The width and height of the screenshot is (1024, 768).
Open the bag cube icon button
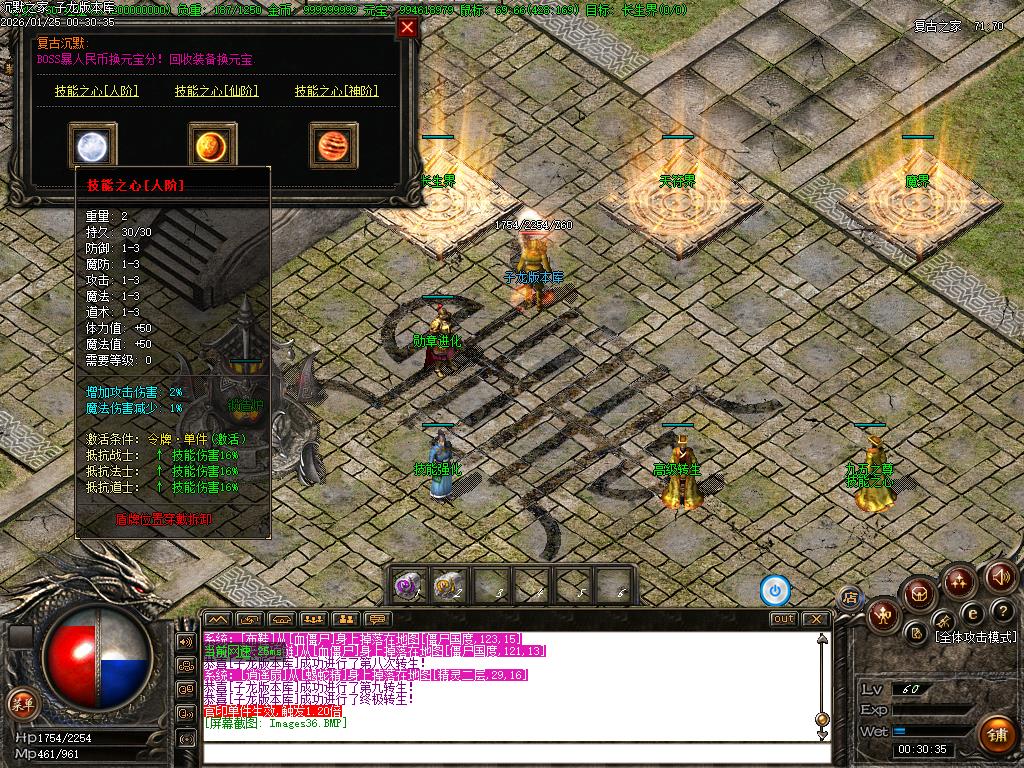click(917, 595)
